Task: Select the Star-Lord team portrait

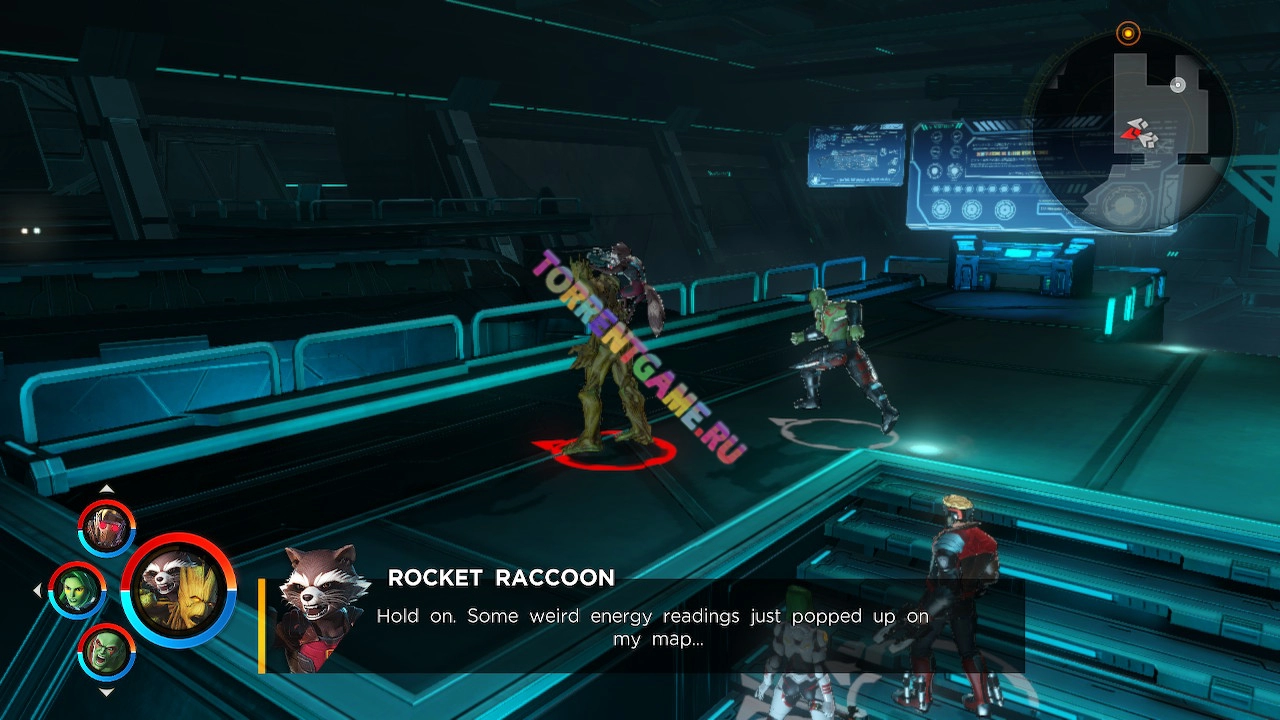Action: pyautogui.click(x=107, y=527)
